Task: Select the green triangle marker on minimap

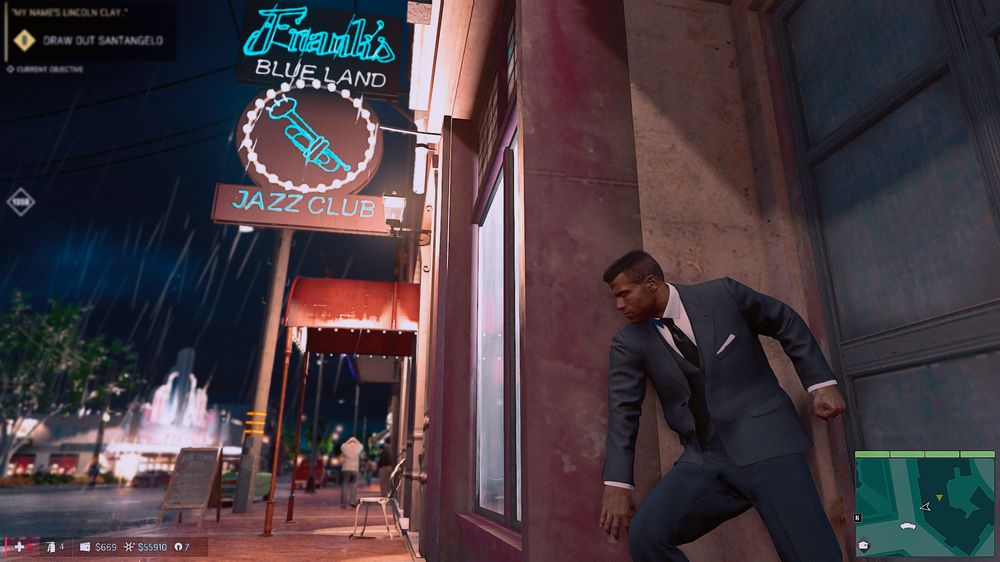Action: [x=939, y=496]
